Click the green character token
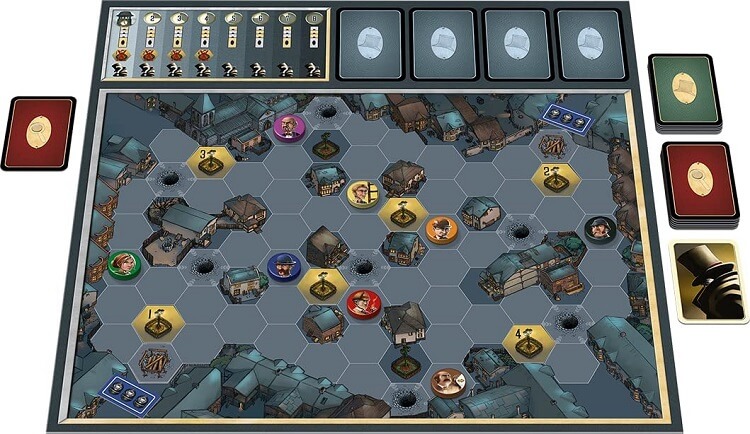 123,264
